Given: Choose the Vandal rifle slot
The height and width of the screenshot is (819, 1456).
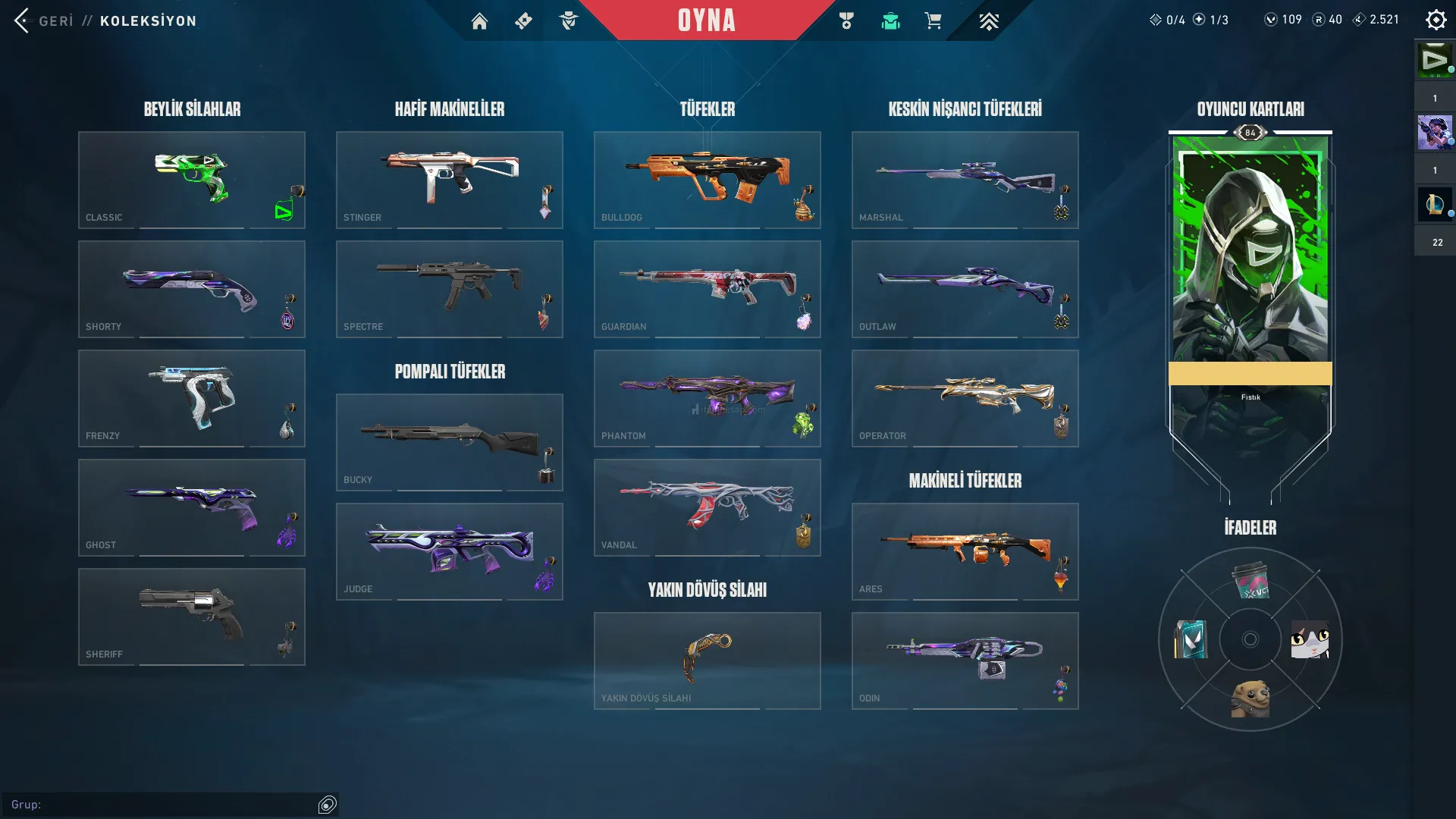Looking at the screenshot, I should [x=708, y=507].
